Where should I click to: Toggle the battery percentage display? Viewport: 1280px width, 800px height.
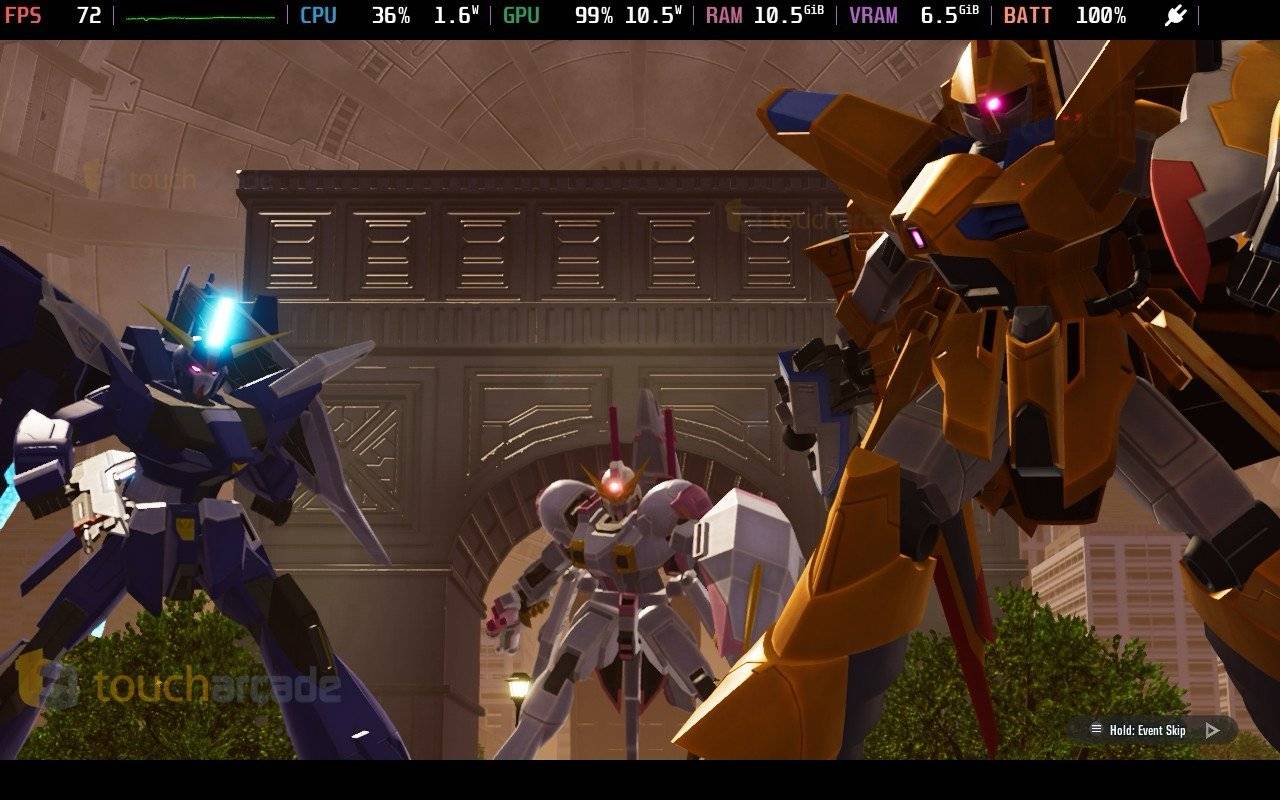click(x=1101, y=15)
